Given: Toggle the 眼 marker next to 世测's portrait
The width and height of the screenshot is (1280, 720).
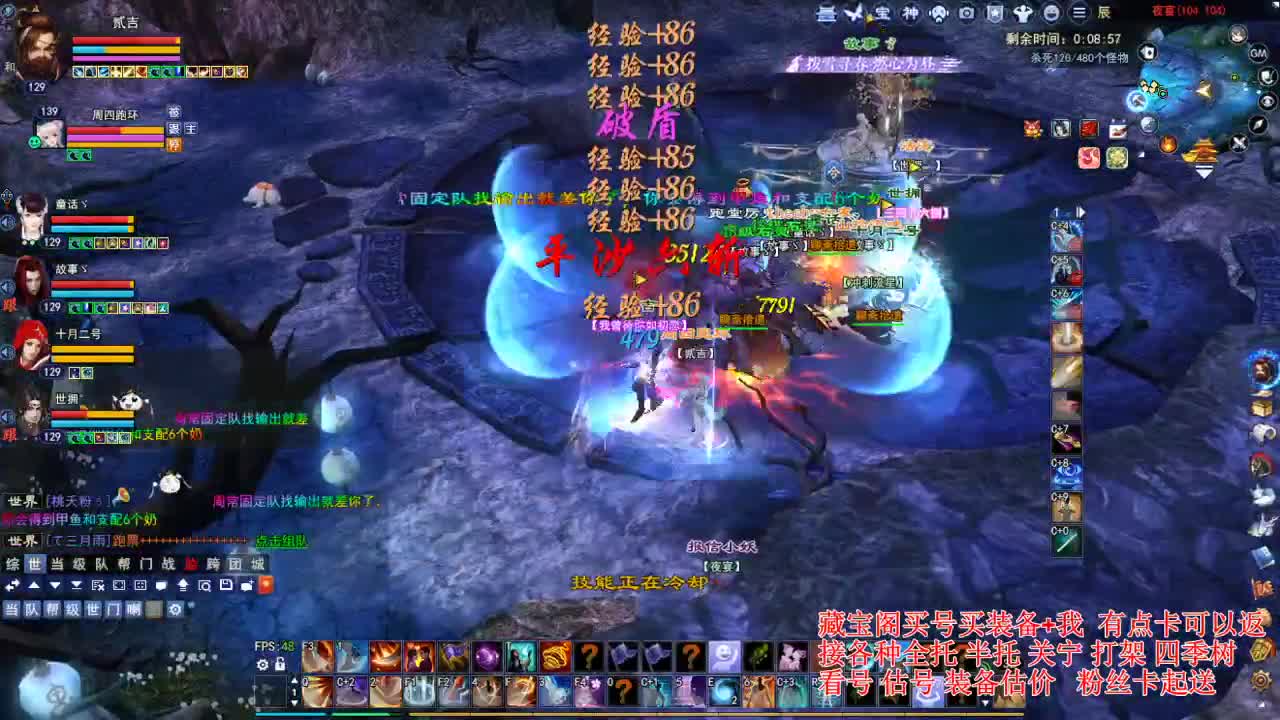Looking at the screenshot, I should (x=10, y=438).
